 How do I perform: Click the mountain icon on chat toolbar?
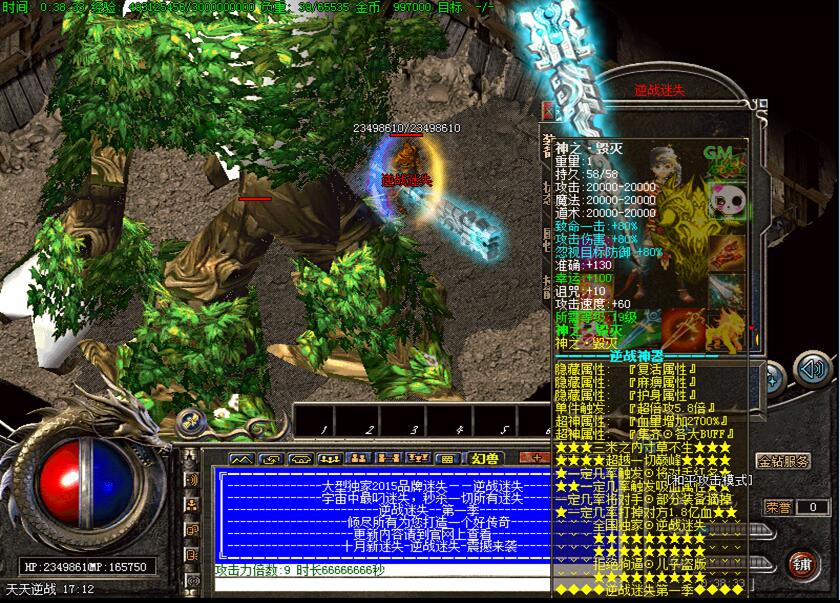click(x=243, y=459)
